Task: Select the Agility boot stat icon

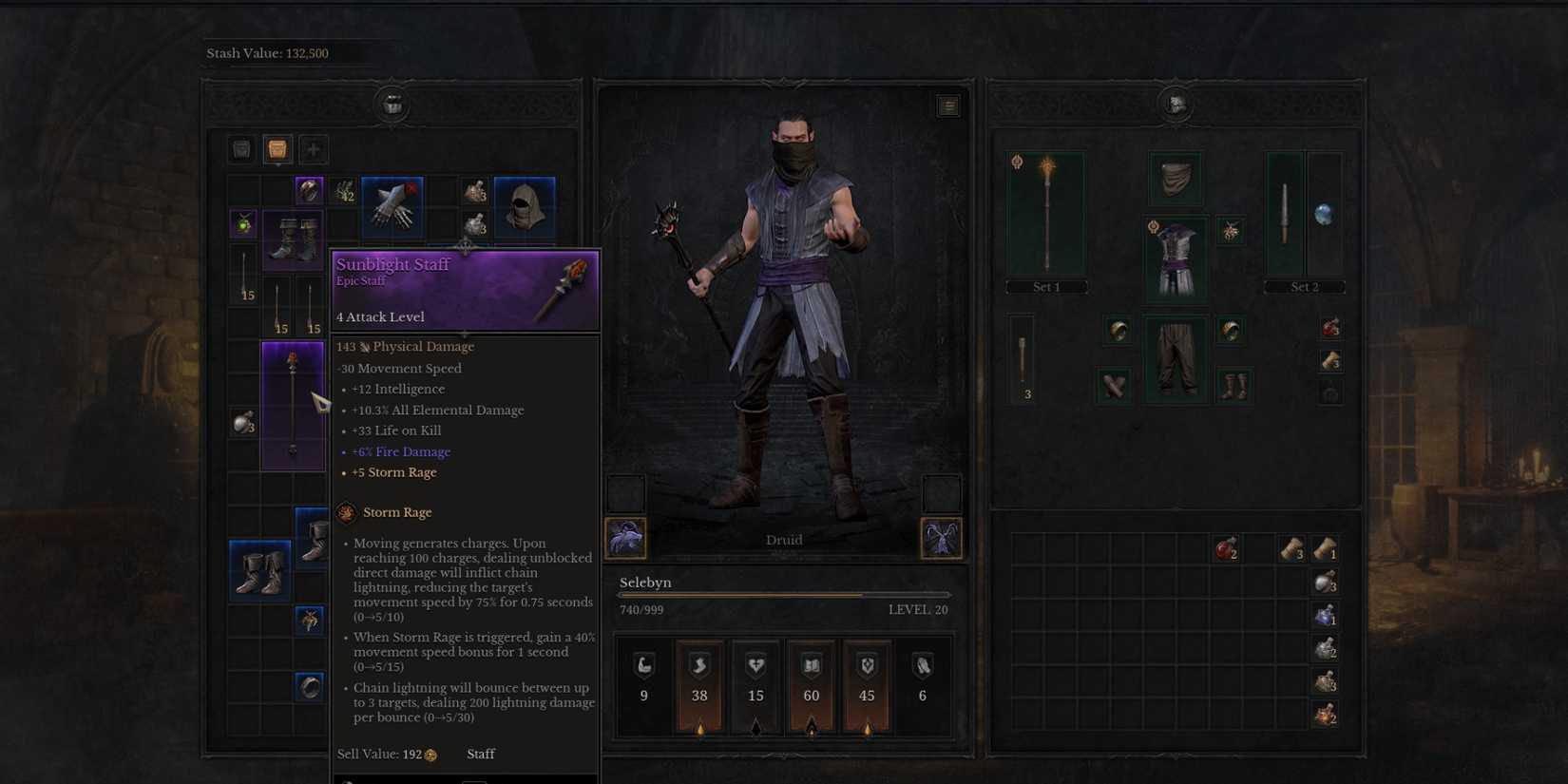Action: 699,665
